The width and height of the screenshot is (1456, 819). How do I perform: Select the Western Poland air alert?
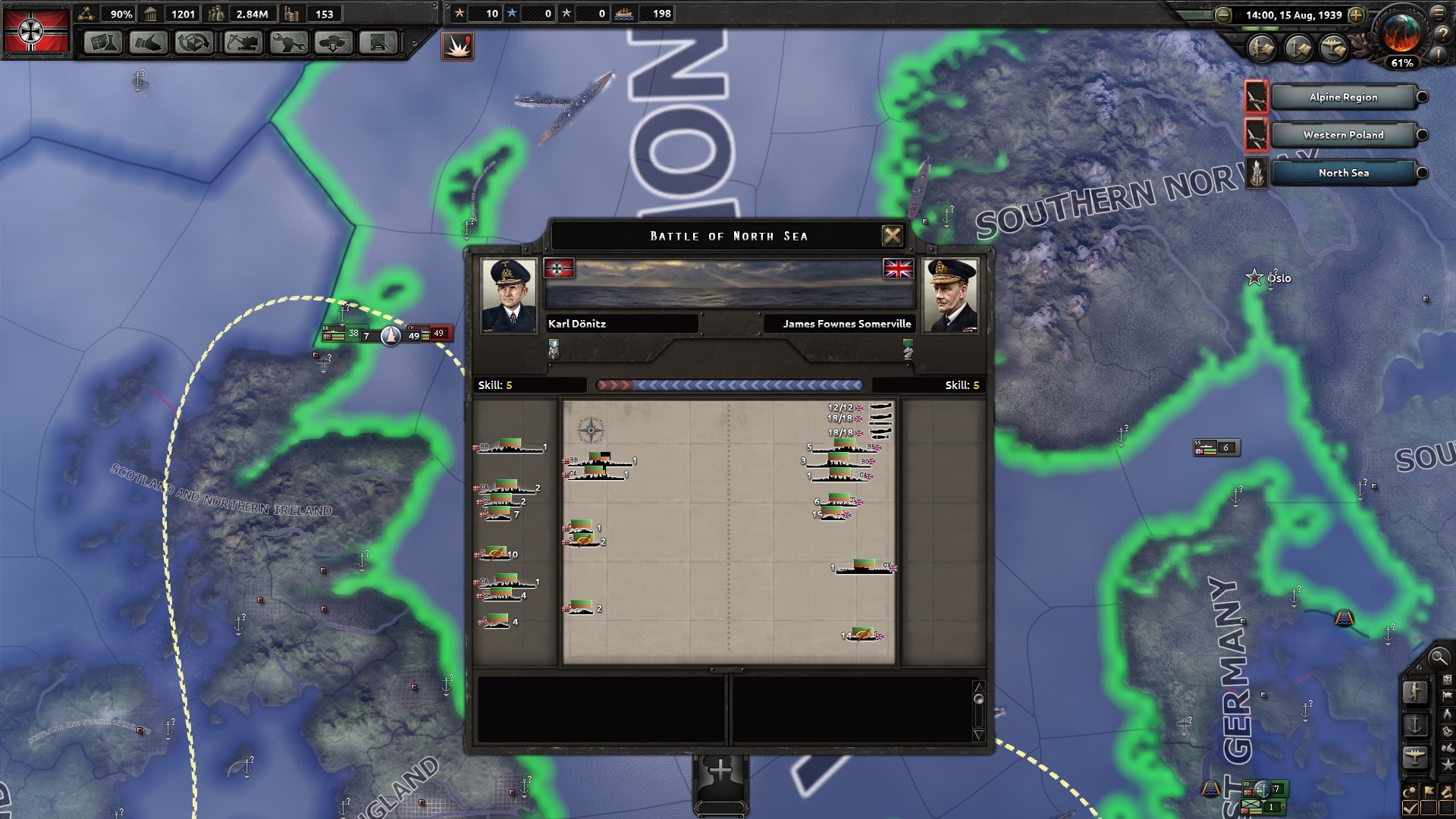(1342, 135)
